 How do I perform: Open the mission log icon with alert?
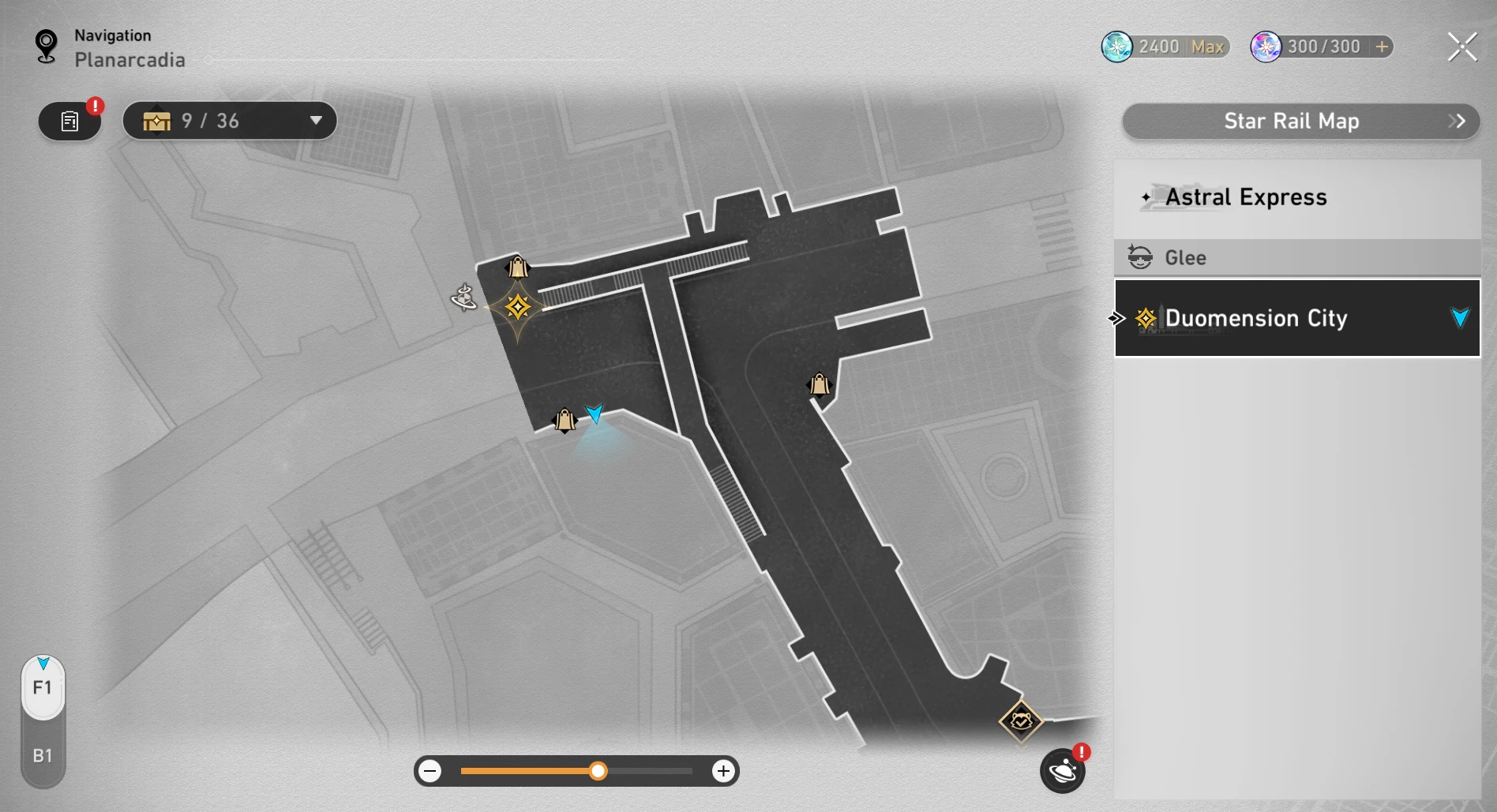[70, 122]
